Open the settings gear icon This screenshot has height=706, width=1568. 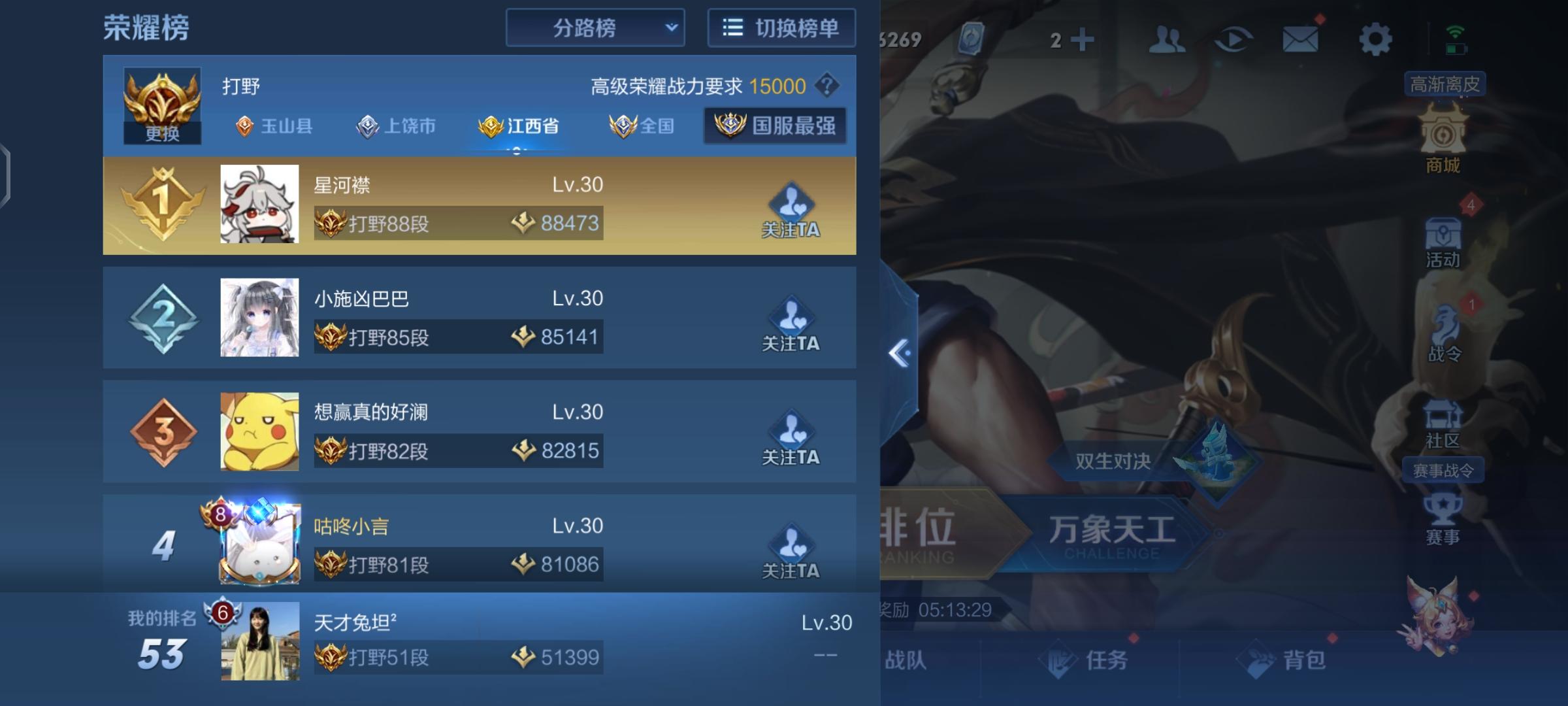click(x=1375, y=39)
